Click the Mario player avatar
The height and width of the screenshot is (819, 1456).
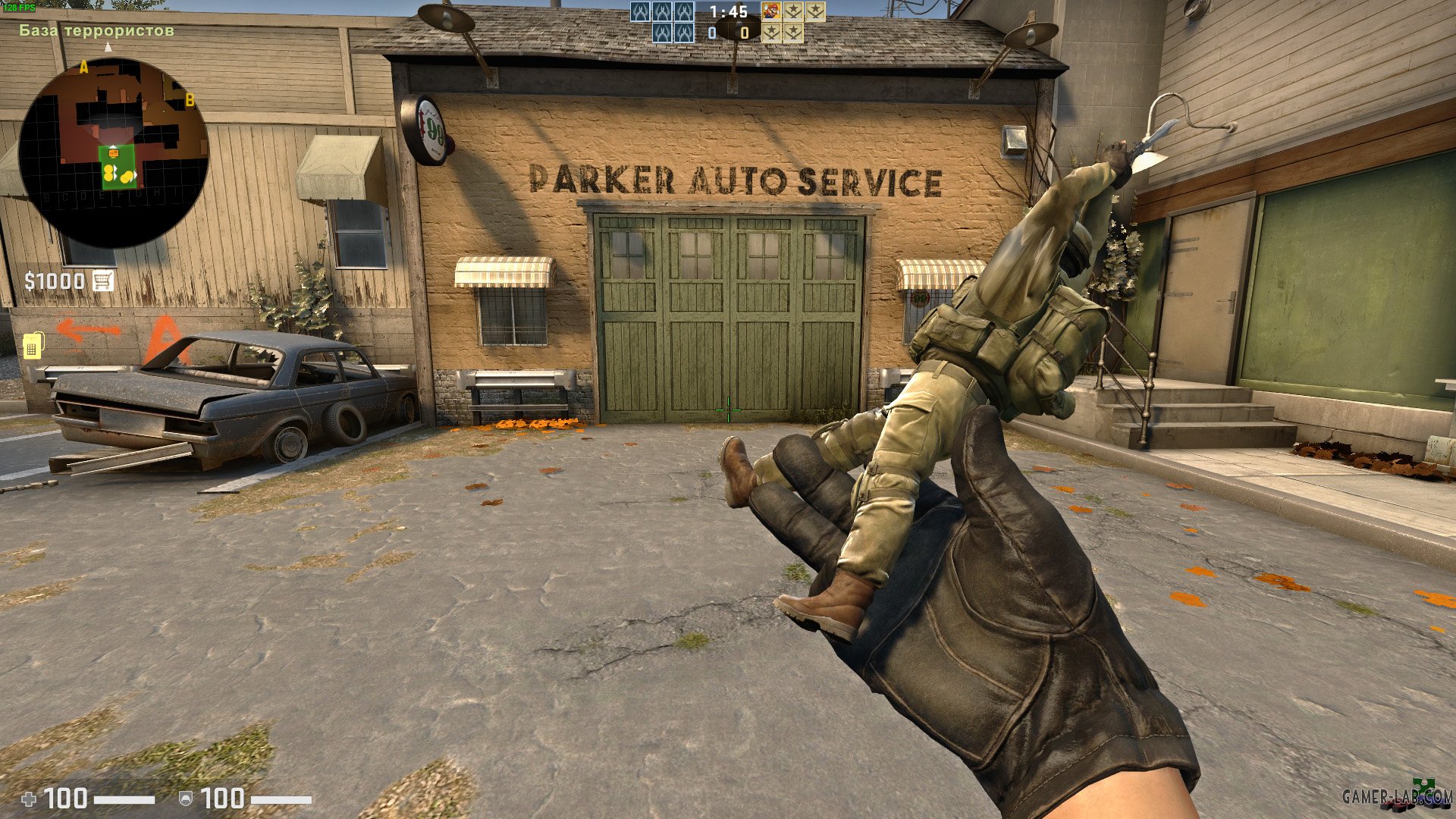pyautogui.click(x=772, y=11)
